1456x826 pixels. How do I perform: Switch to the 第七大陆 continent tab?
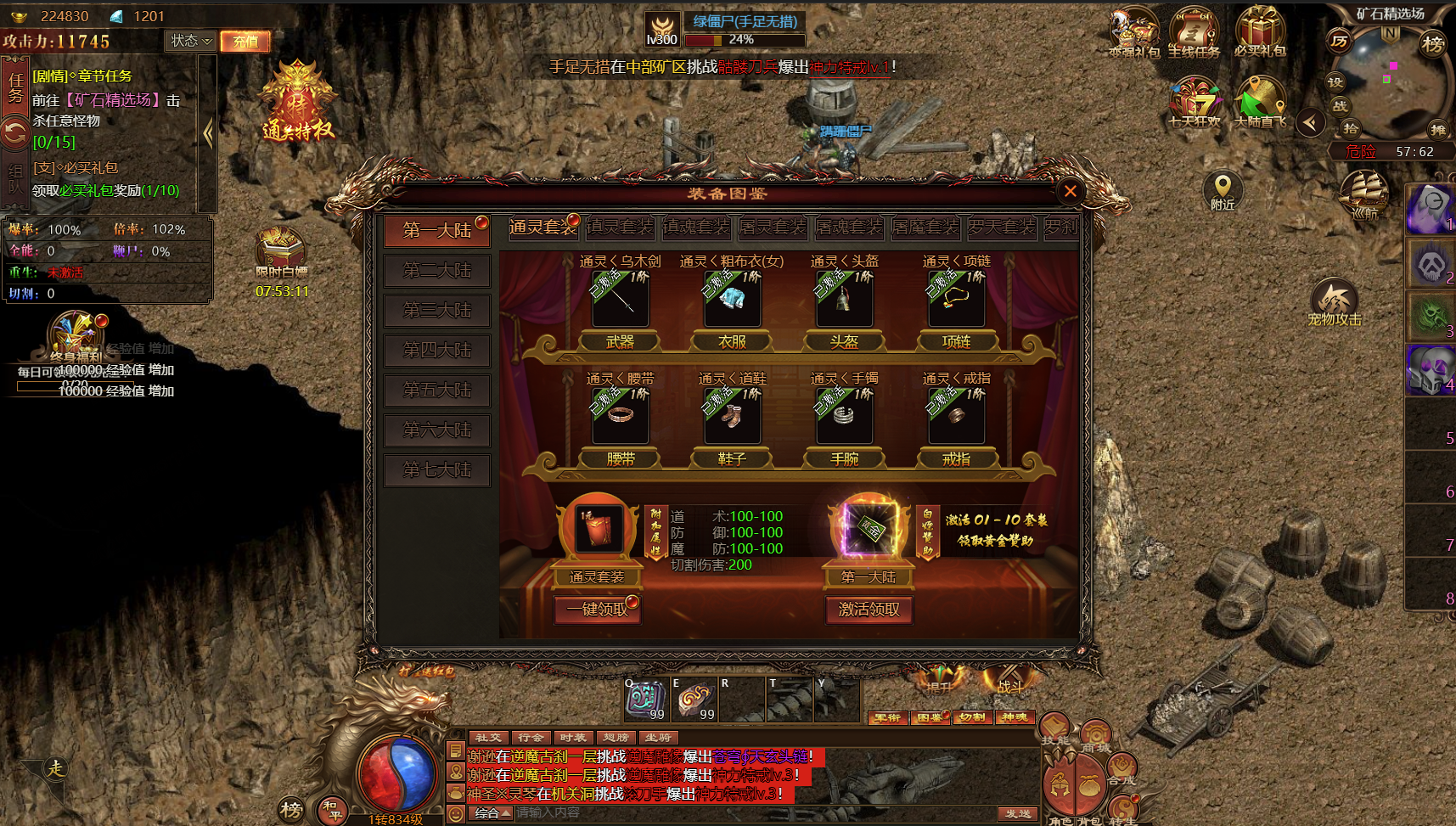(x=436, y=469)
